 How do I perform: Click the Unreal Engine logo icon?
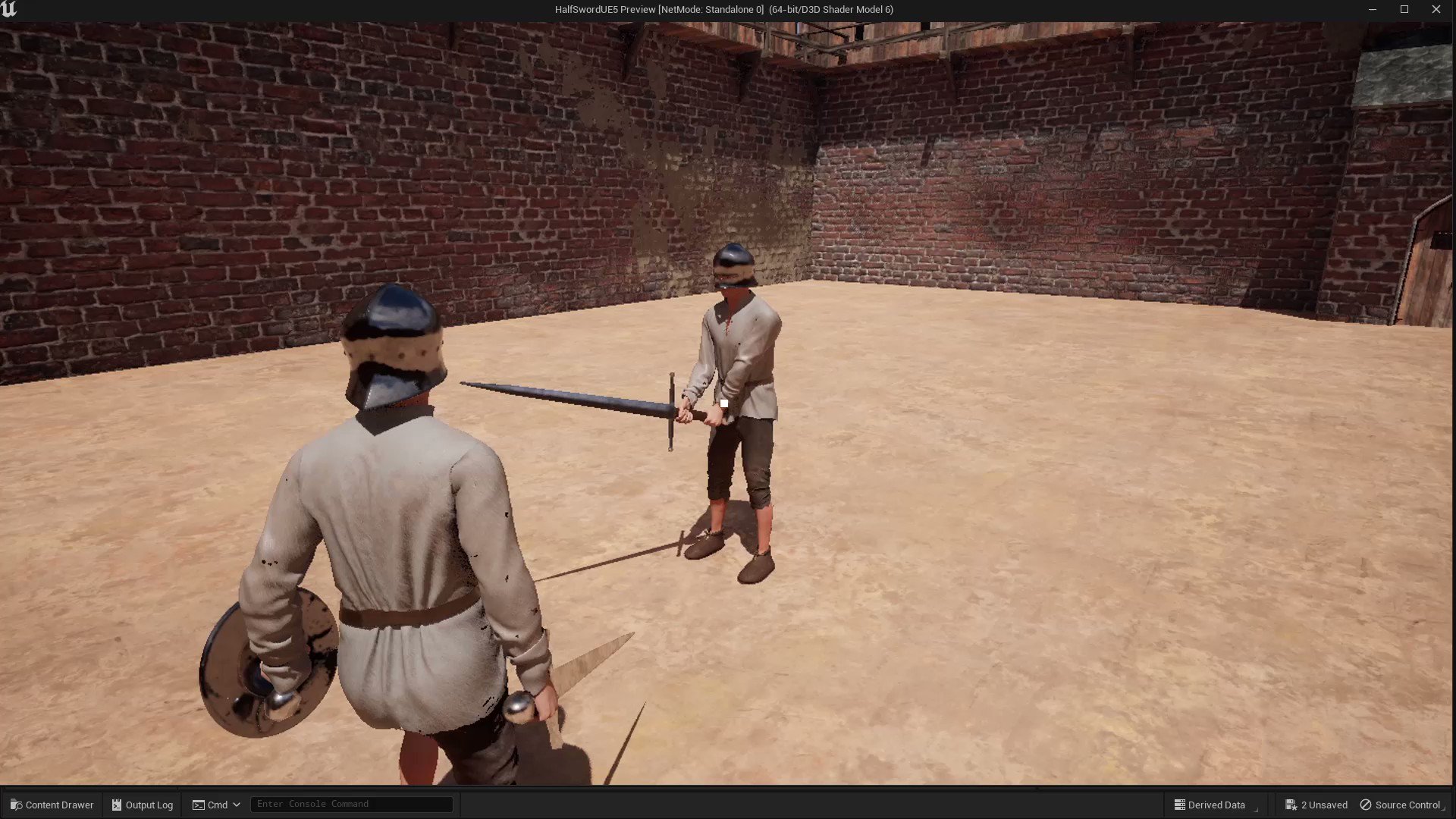tap(8, 9)
